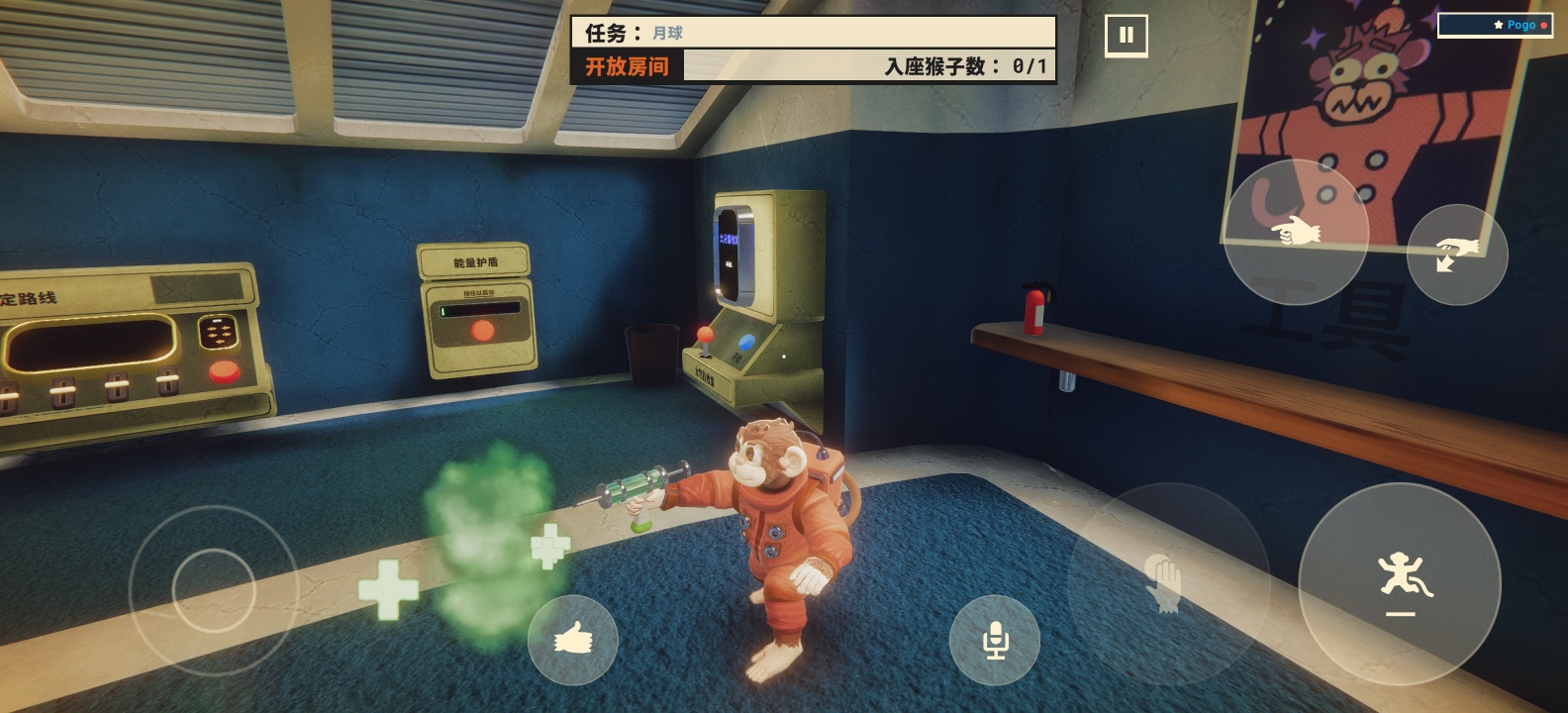The height and width of the screenshot is (713, 1568).
Task: Open the mission objective tracker panel
Action: click(x=814, y=50)
